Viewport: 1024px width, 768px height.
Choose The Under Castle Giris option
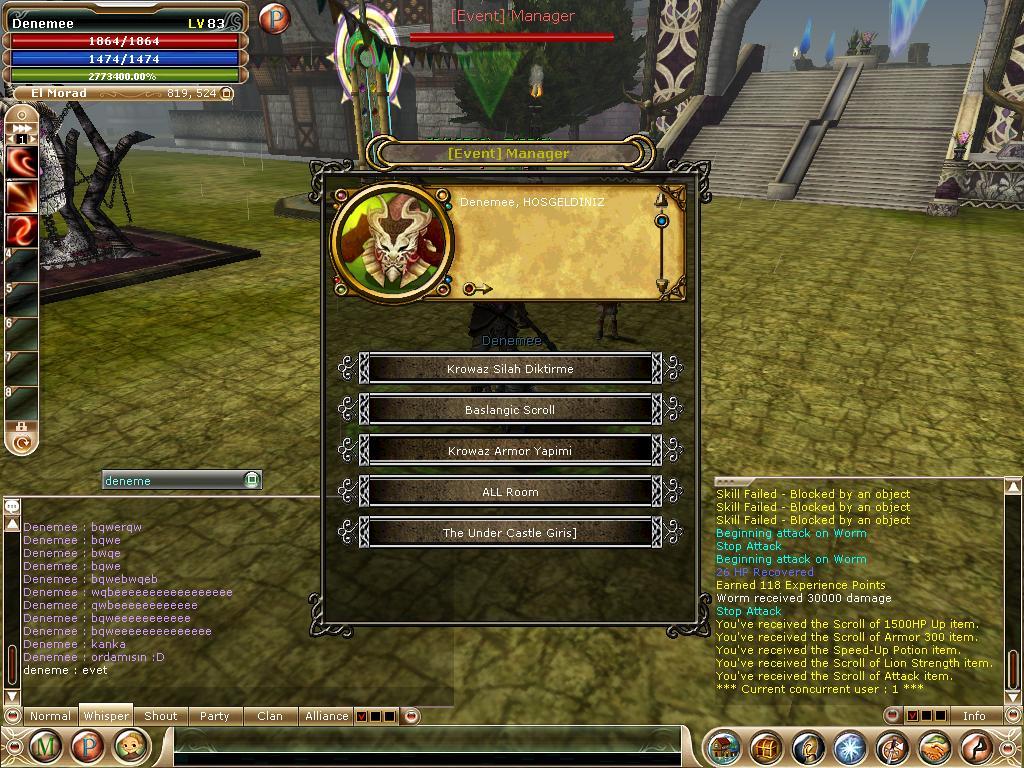[510, 533]
